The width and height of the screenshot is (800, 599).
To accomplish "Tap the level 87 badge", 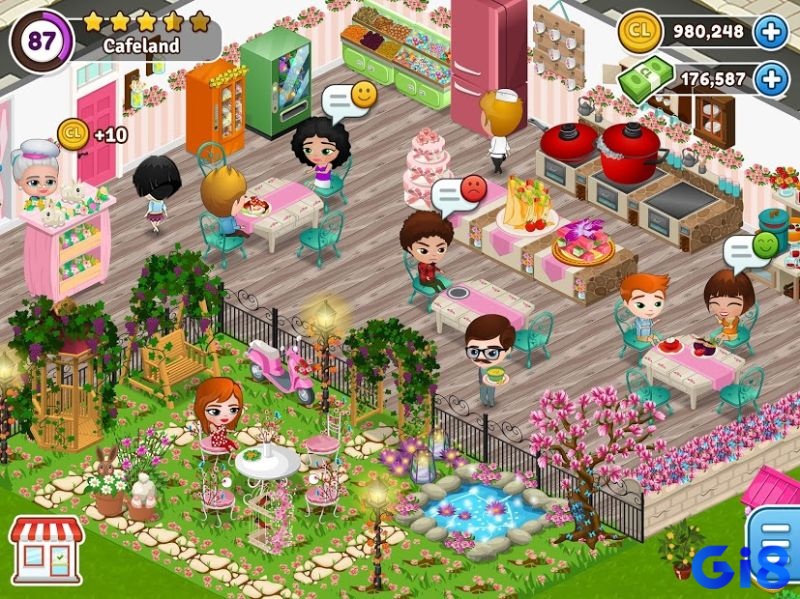I will [41, 41].
